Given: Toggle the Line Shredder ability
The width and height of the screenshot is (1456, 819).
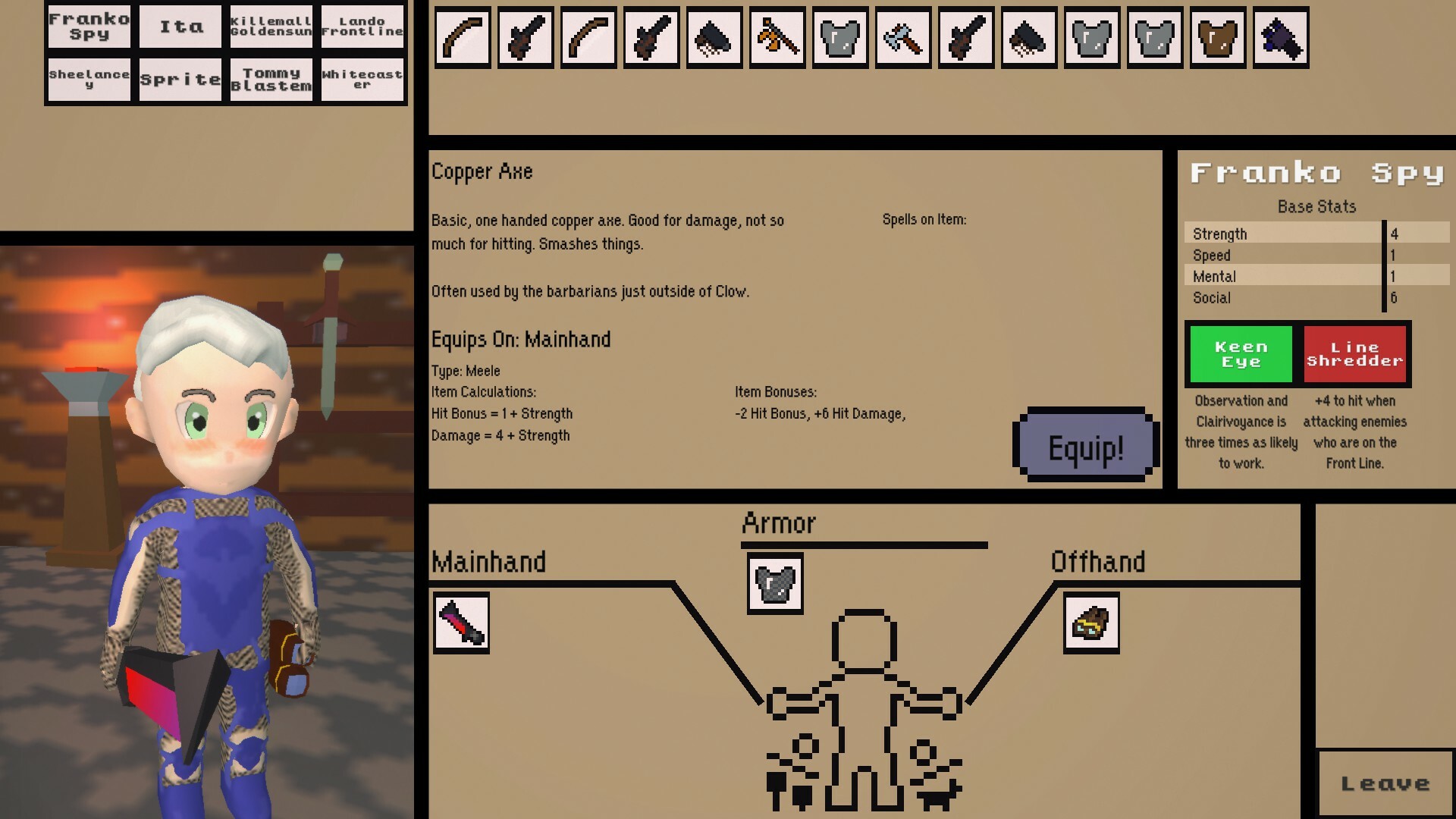Looking at the screenshot, I should point(1355,353).
